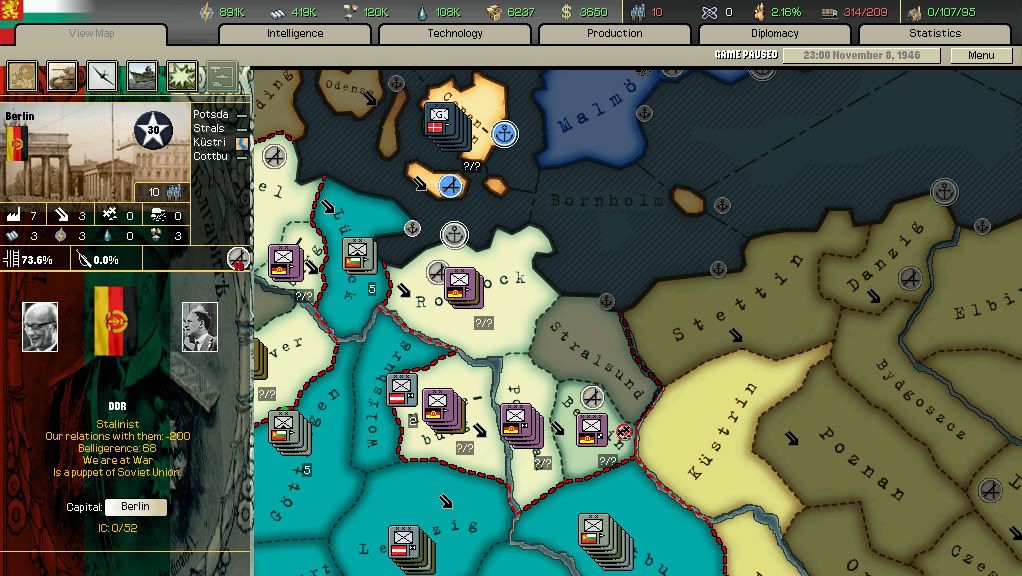This screenshot has height=576, width=1022.
Task: Select Potsdam in the adjacent province list
Action: pyautogui.click(x=211, y=115)
